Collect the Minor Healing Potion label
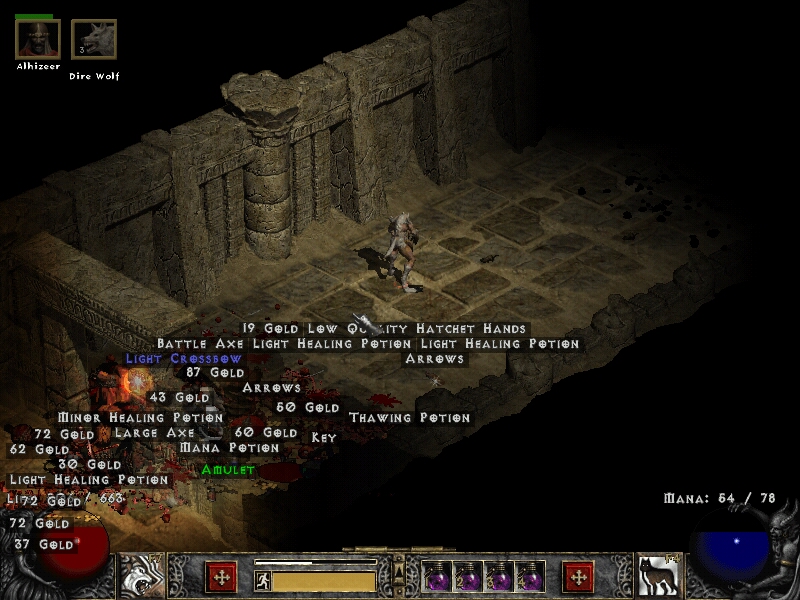This screenshot has height=600, width=800. click(140, 417)
